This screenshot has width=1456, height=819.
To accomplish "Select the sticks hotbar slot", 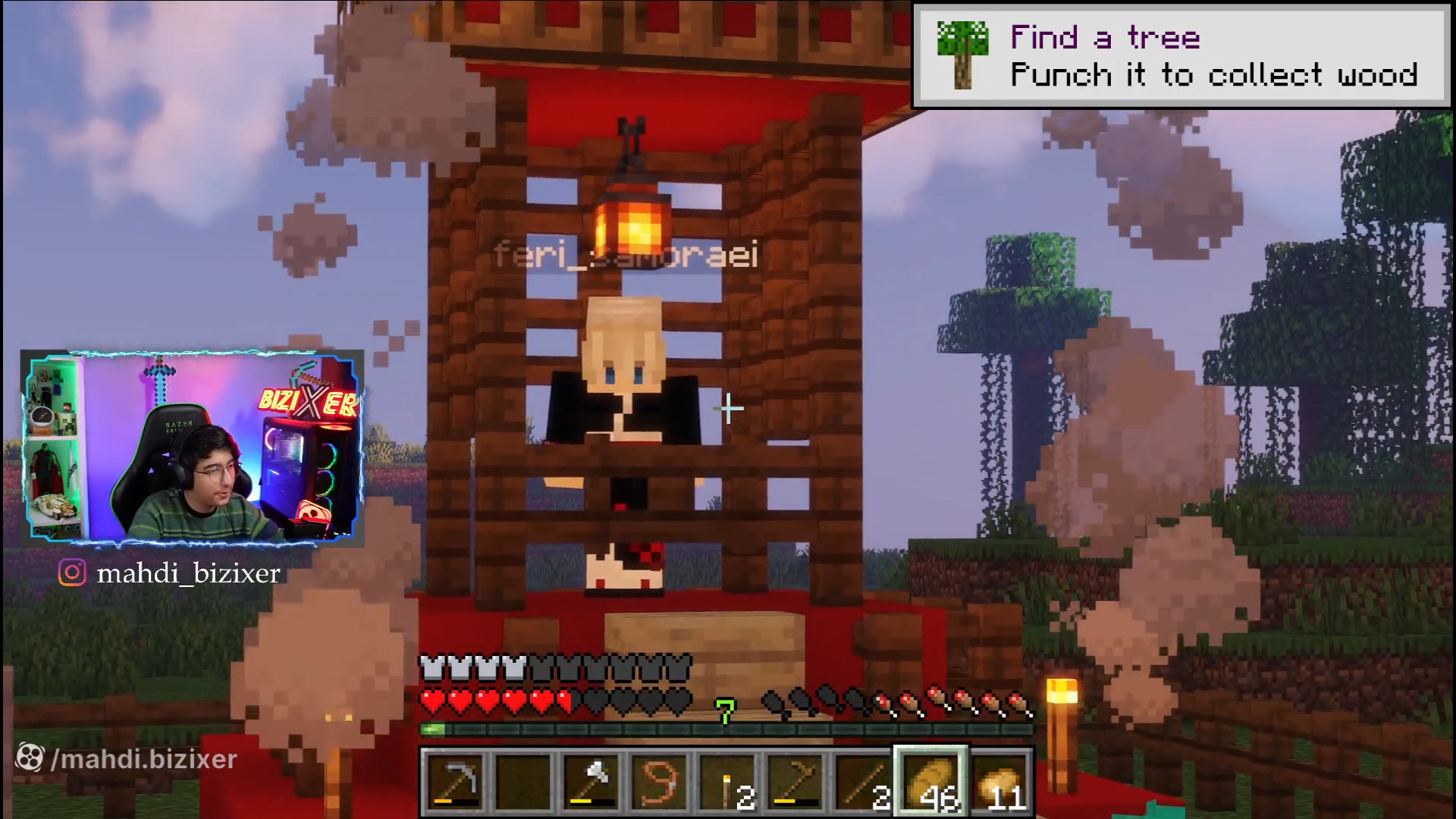I will [861, 782].
